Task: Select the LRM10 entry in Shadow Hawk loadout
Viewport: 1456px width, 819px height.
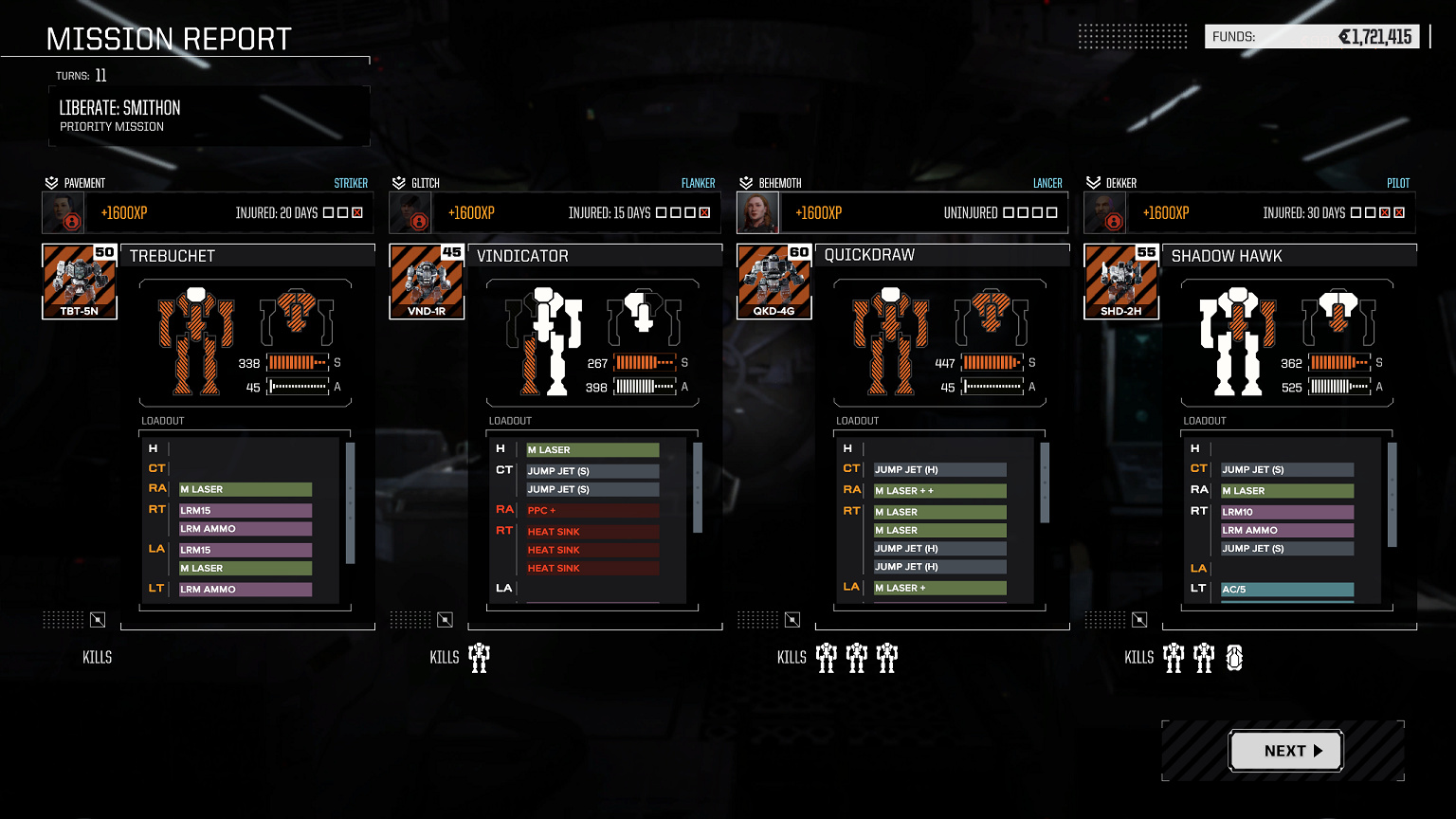Action: click(x=1287, y=512)
